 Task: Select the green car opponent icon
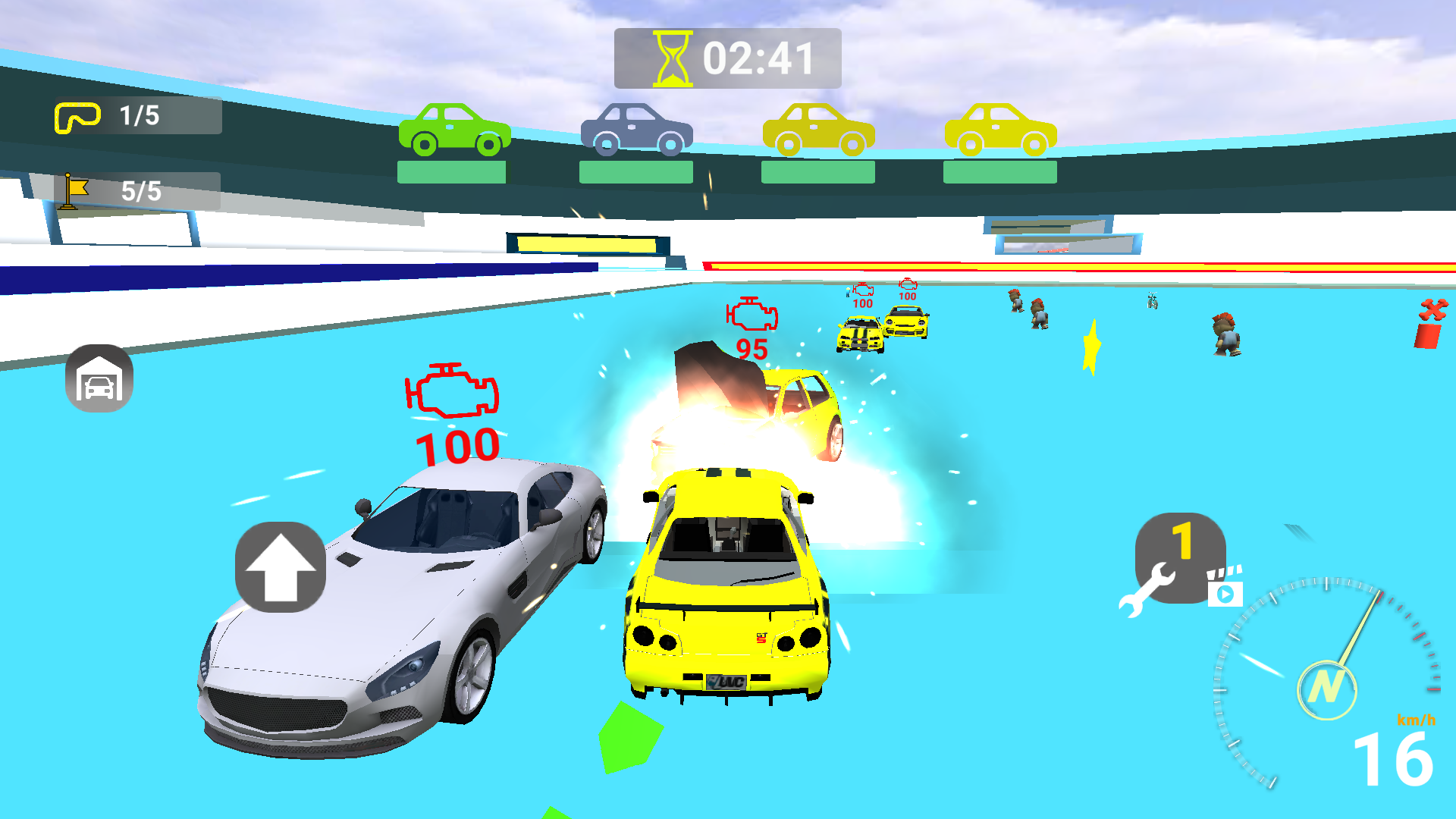tap(453, 130)
